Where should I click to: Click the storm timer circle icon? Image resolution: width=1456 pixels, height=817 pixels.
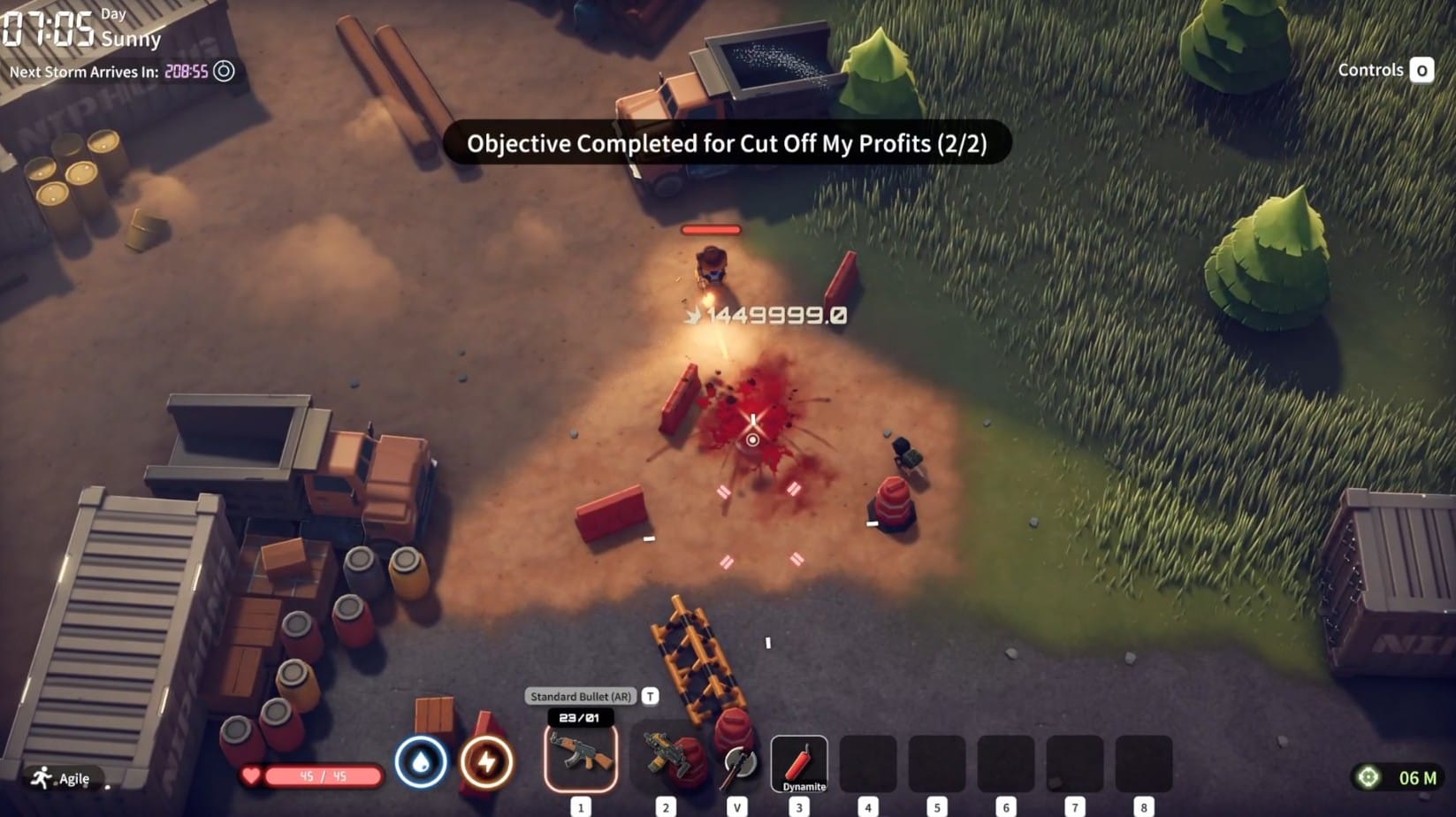click(225, 72)
